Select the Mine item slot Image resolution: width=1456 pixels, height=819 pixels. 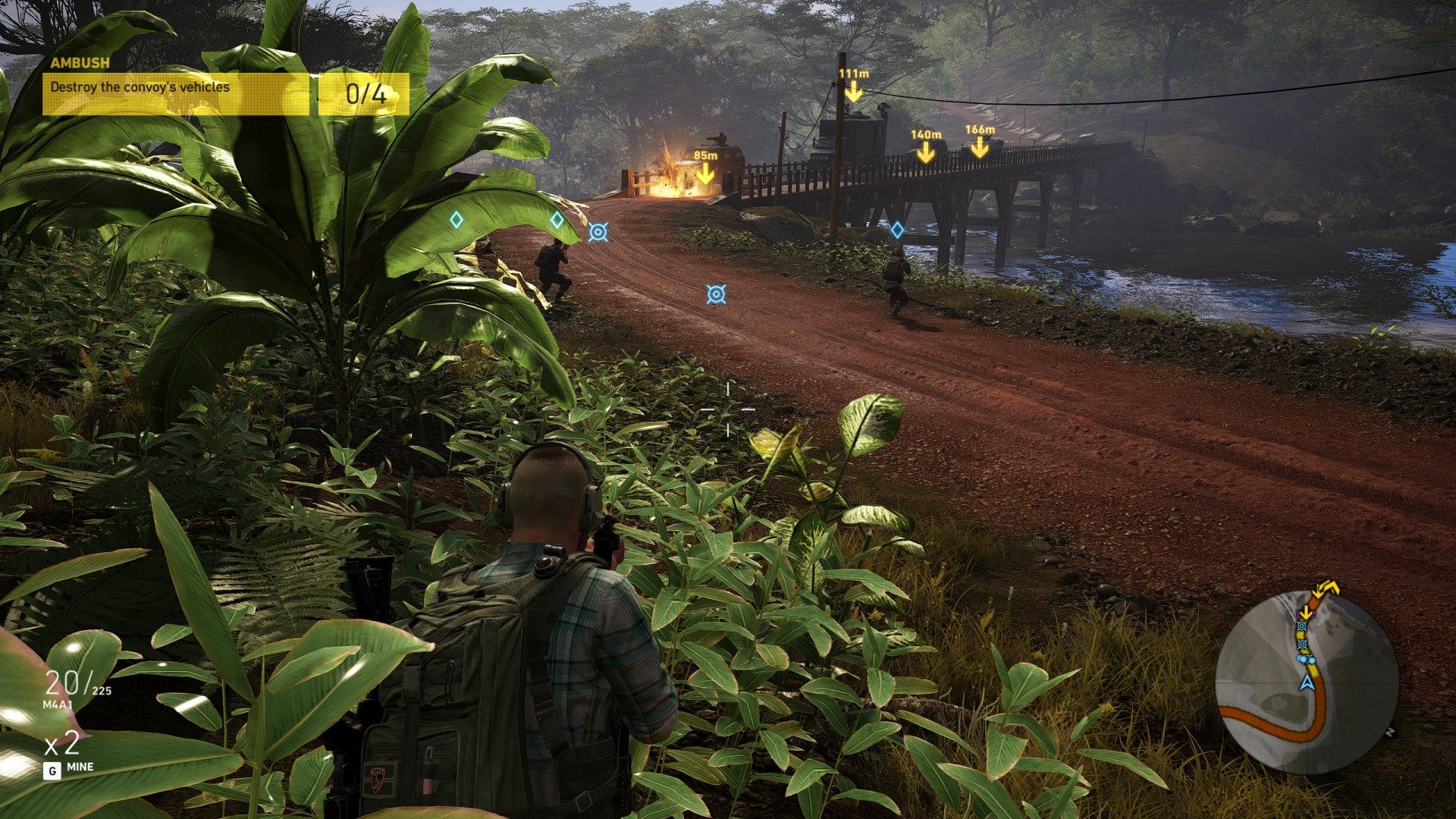tap(68, 757)
